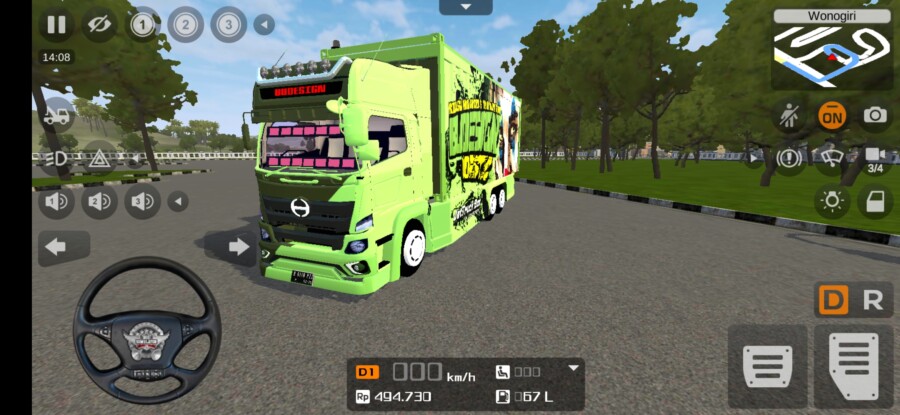Switch camera view using the 3/4 button
The width and height of the screenshot is (900, 415).
(874, 158)
